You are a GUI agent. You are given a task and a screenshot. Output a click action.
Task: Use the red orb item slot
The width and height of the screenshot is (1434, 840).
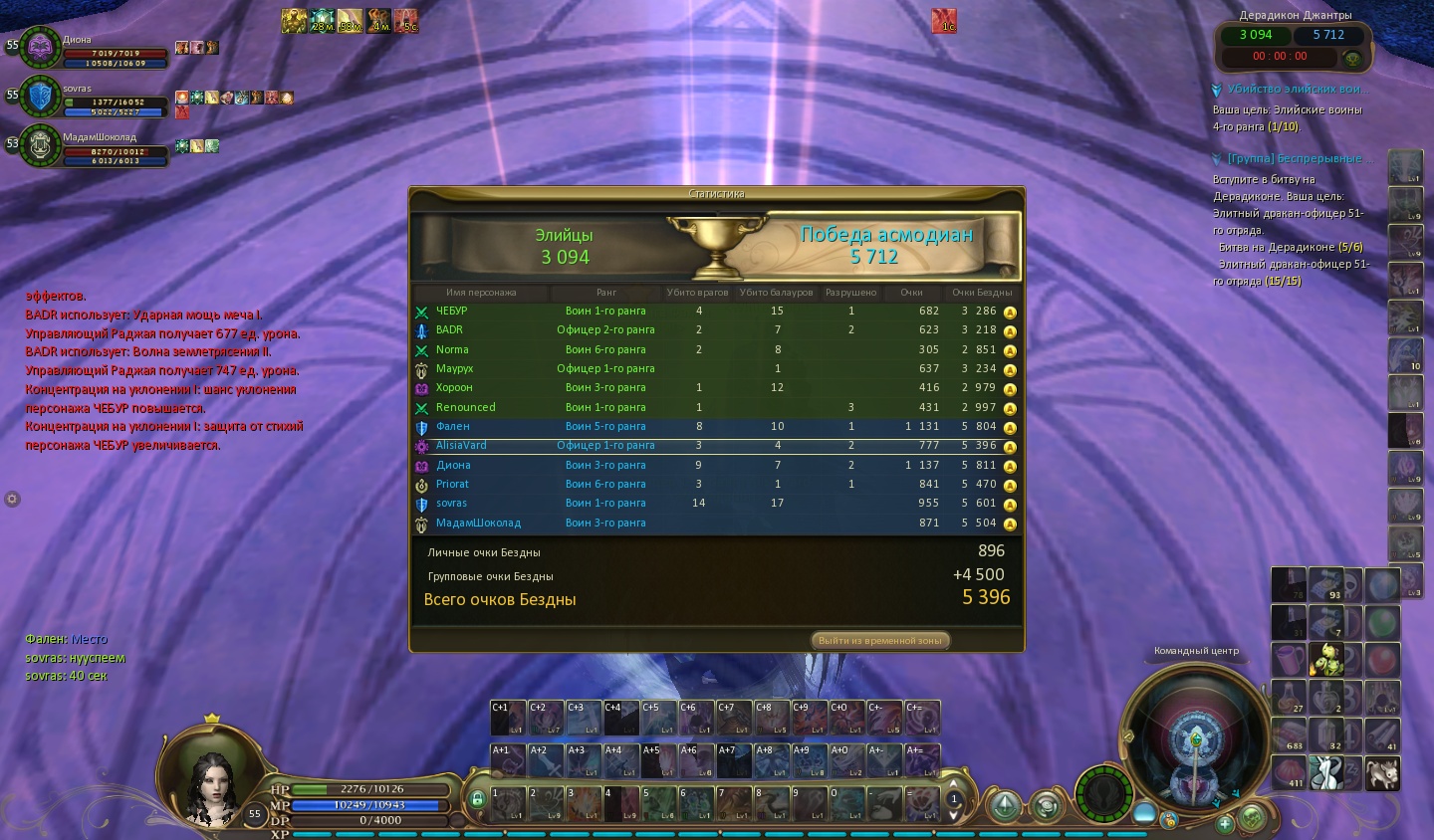click(1382, 658)
